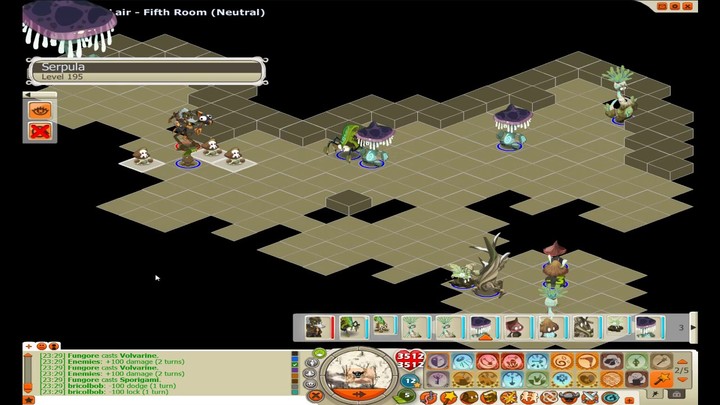Activate the orange spiral spell icon

[562, 361]
